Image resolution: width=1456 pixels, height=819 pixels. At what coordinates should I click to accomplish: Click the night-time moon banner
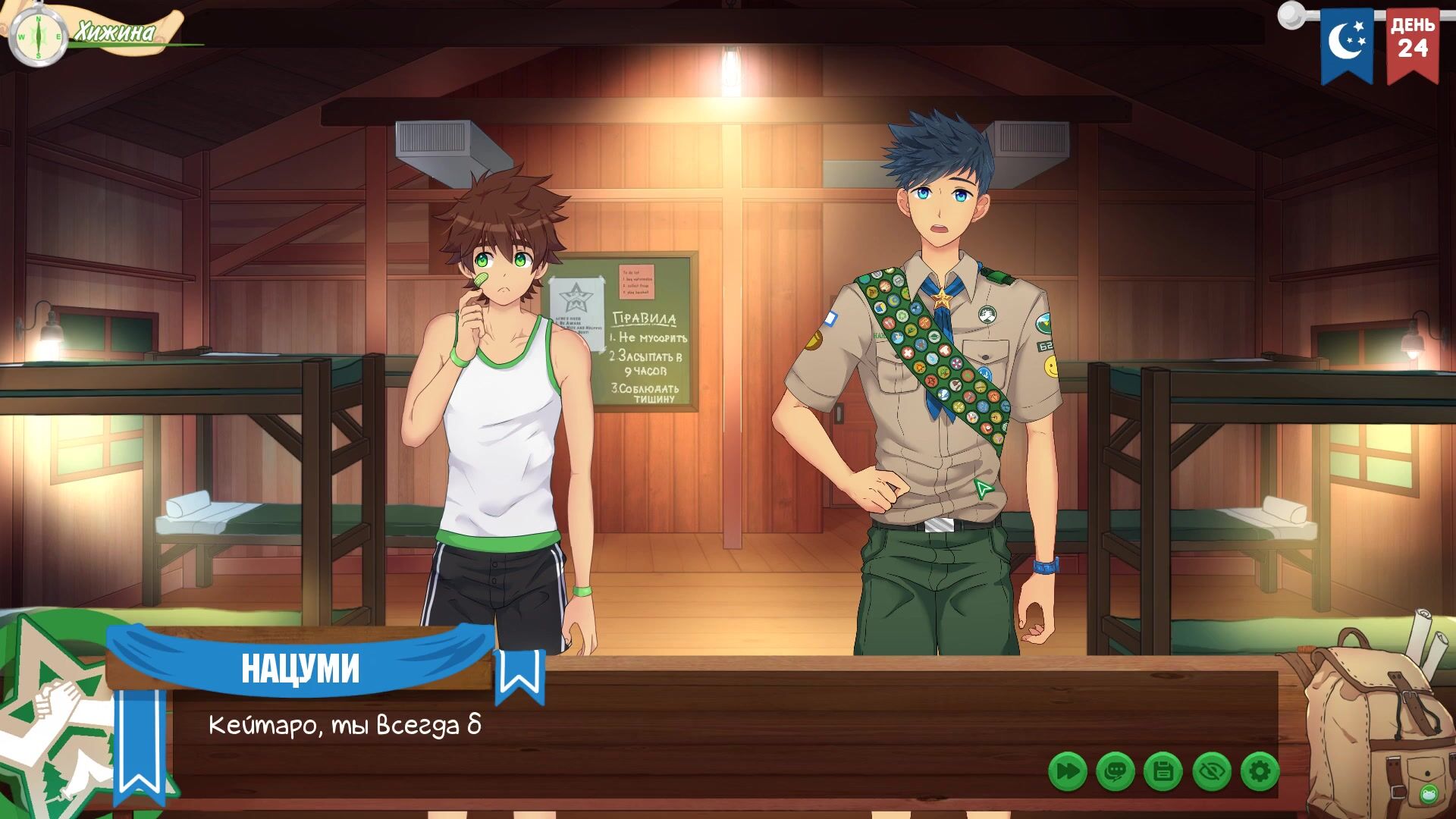1347,44
